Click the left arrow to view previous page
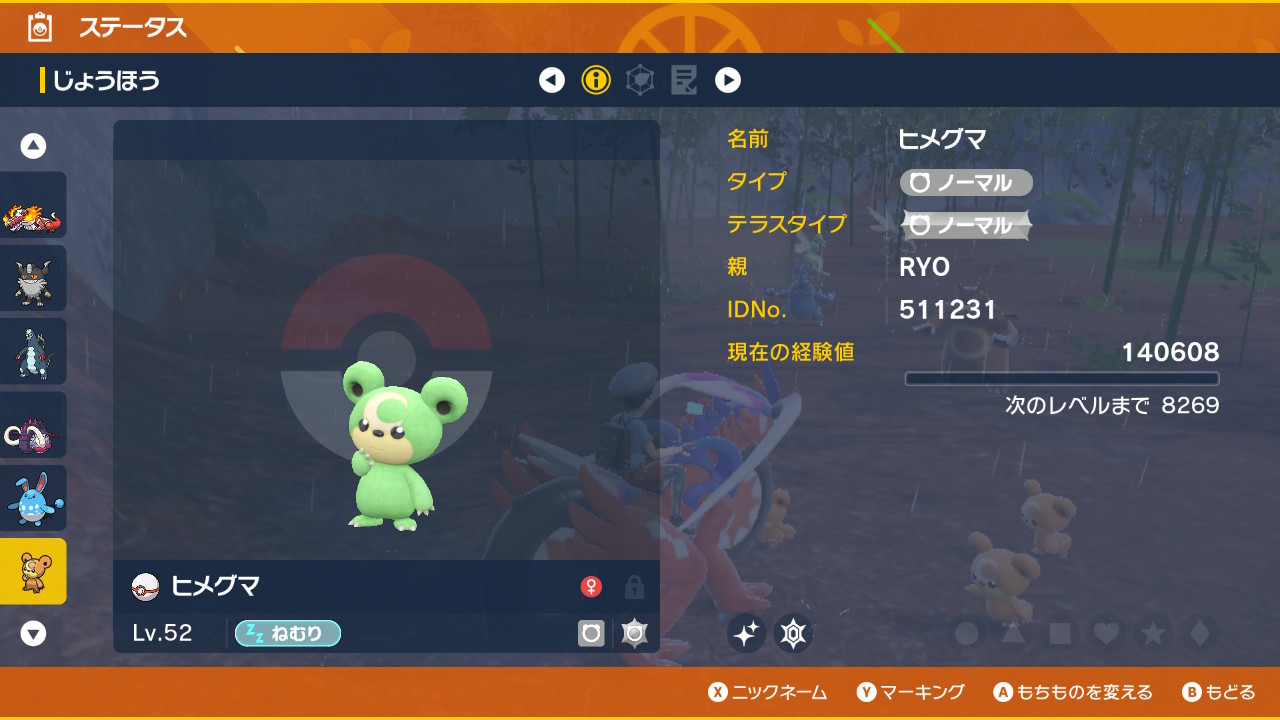 coord(553,80)
